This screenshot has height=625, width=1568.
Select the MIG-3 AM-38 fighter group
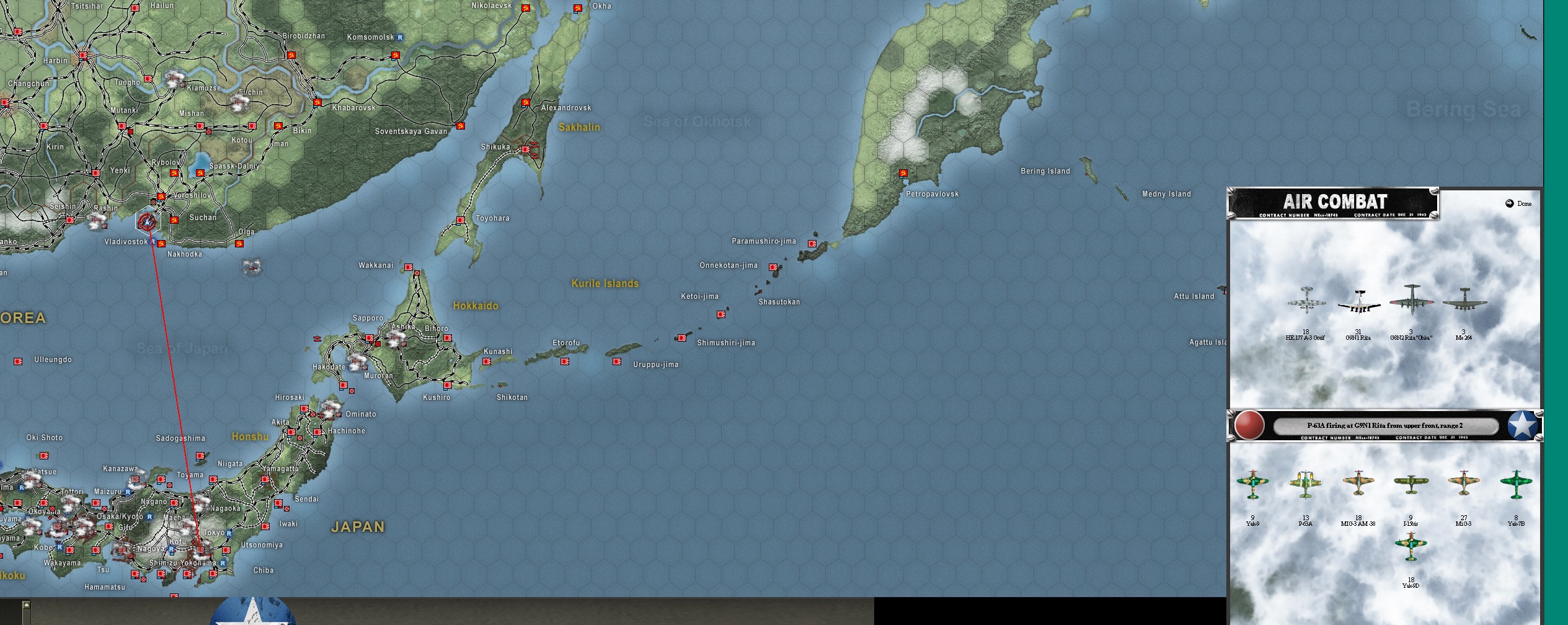(x=1358, y=482)
